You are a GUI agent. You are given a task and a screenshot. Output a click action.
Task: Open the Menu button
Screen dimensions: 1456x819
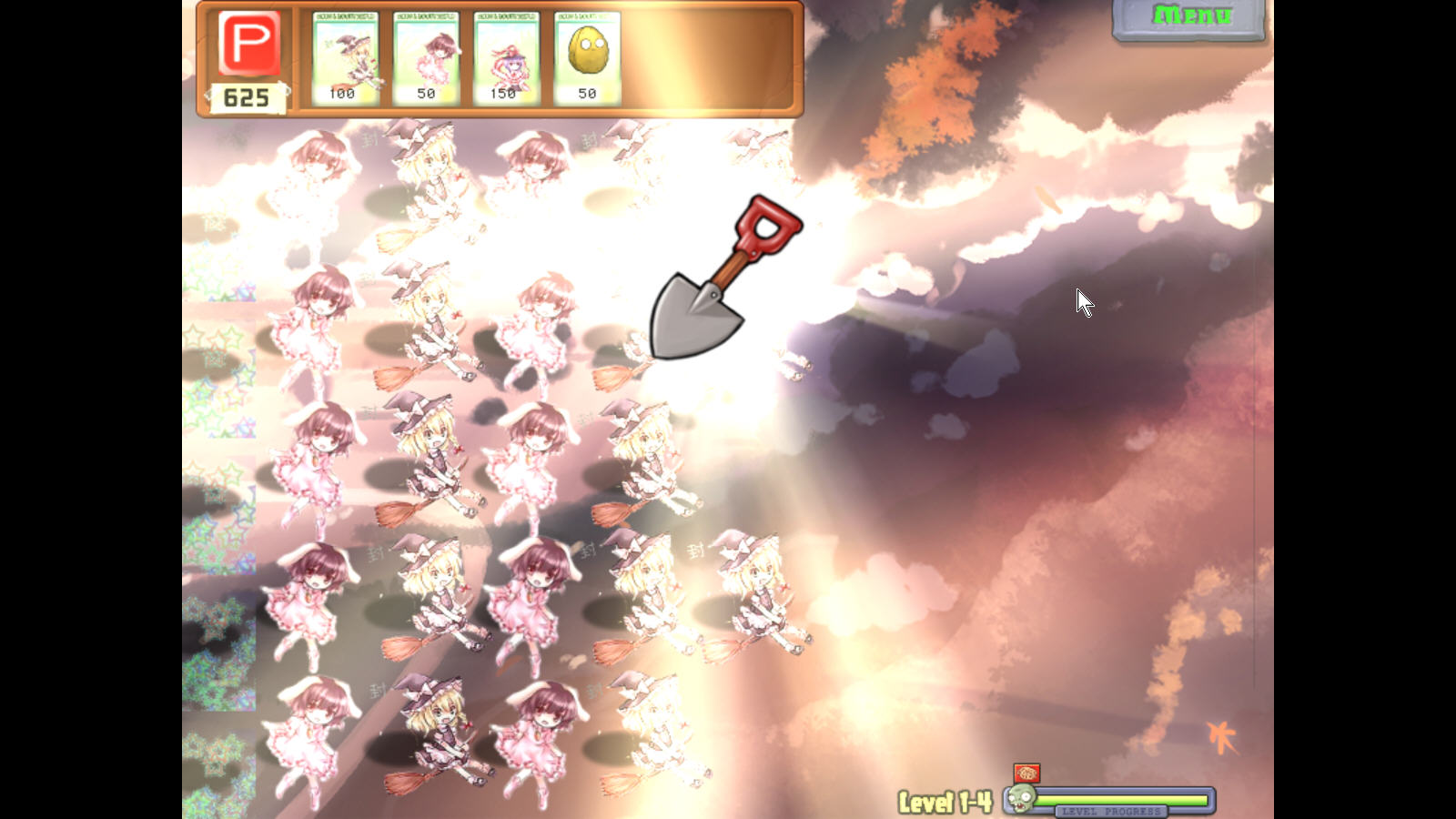(1190, 17)
